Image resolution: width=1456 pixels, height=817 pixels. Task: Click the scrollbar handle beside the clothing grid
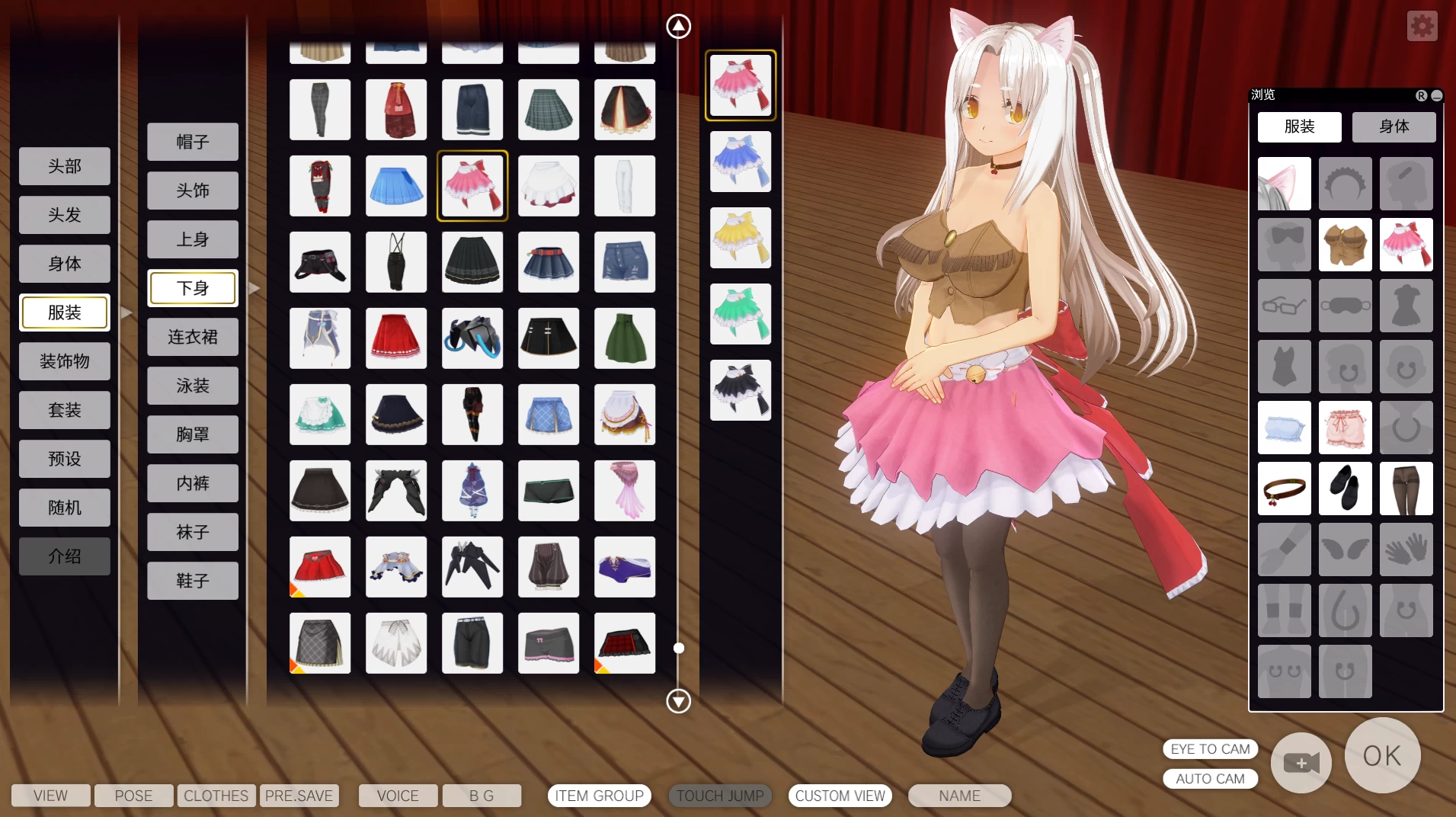[x=679, y=648]
